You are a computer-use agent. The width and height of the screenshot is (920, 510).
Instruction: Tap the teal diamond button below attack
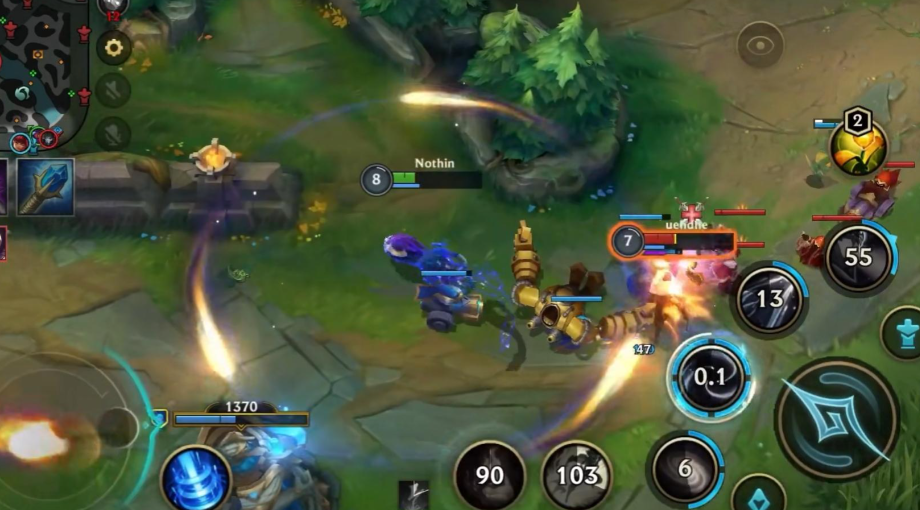pos(758,494)
